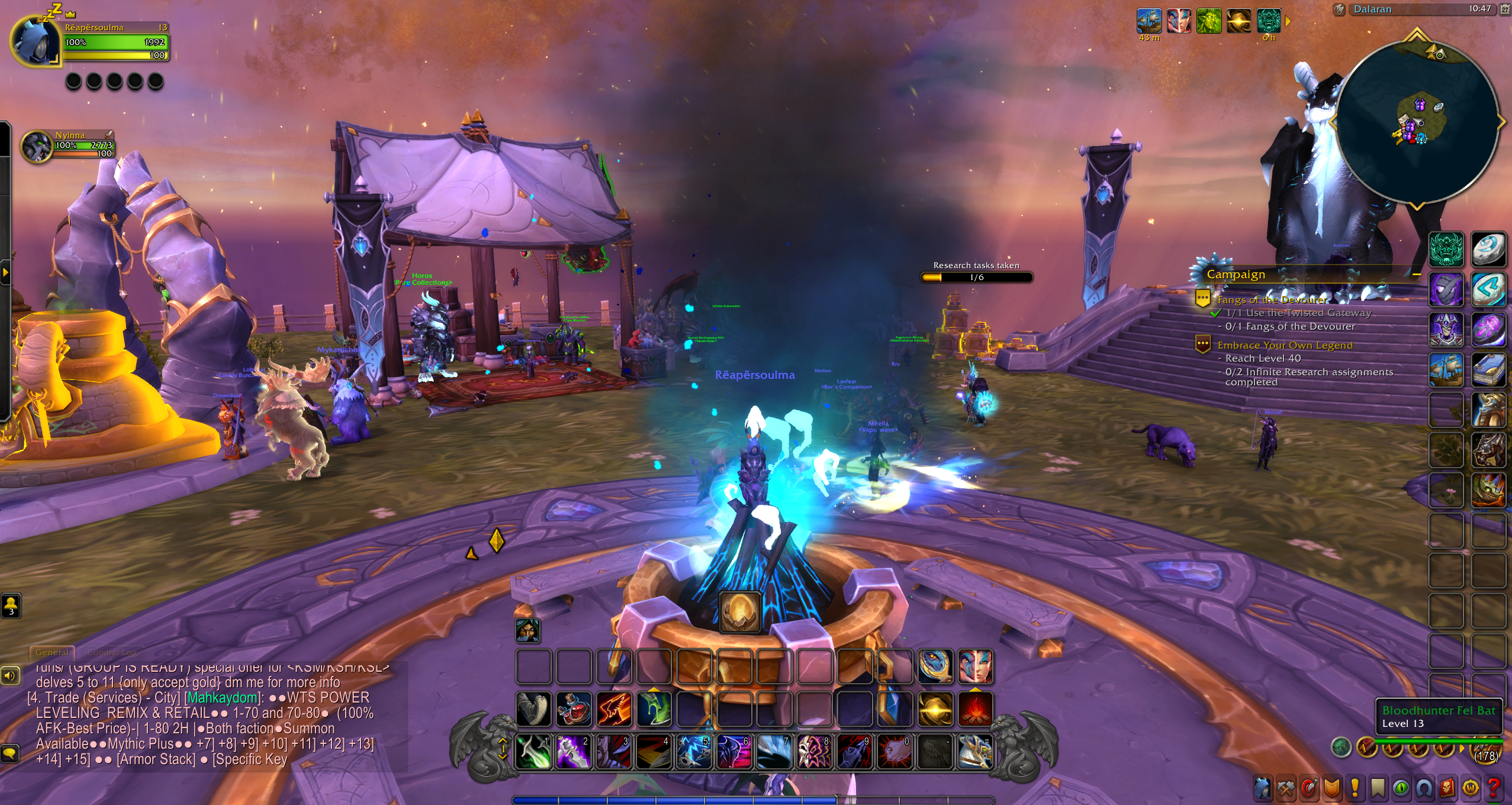Screen dimensions: 1512x805
Task: Switch to the Combat Log chat tab
Action: coord(112,652)
